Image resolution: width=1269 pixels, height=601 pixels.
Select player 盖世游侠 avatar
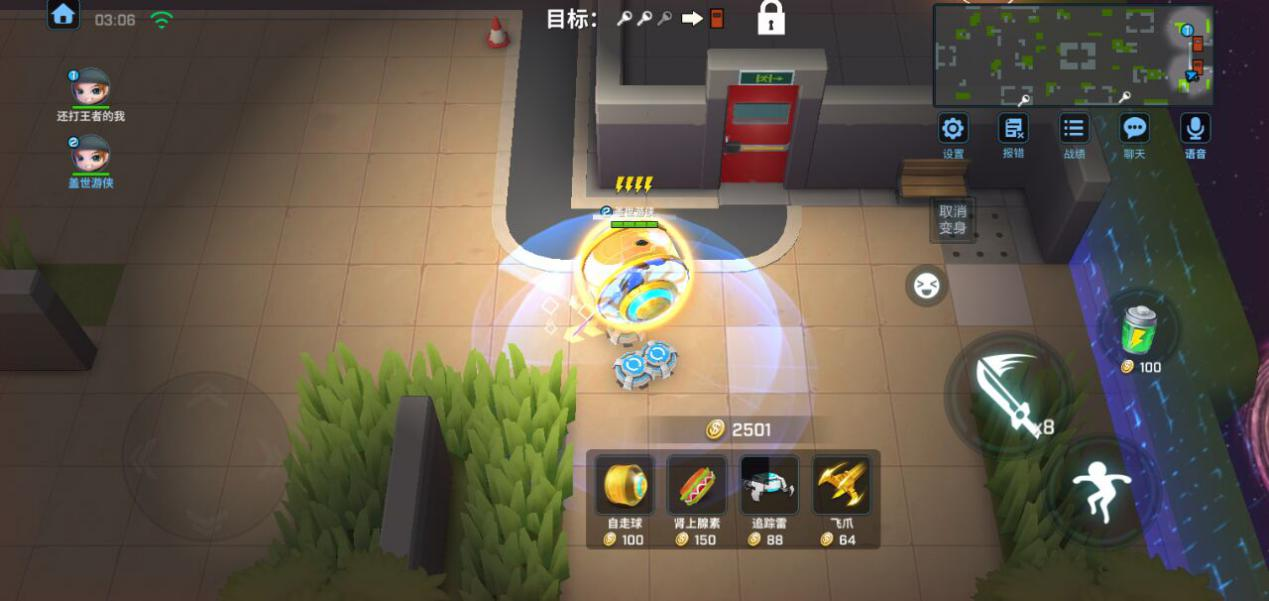91,155
